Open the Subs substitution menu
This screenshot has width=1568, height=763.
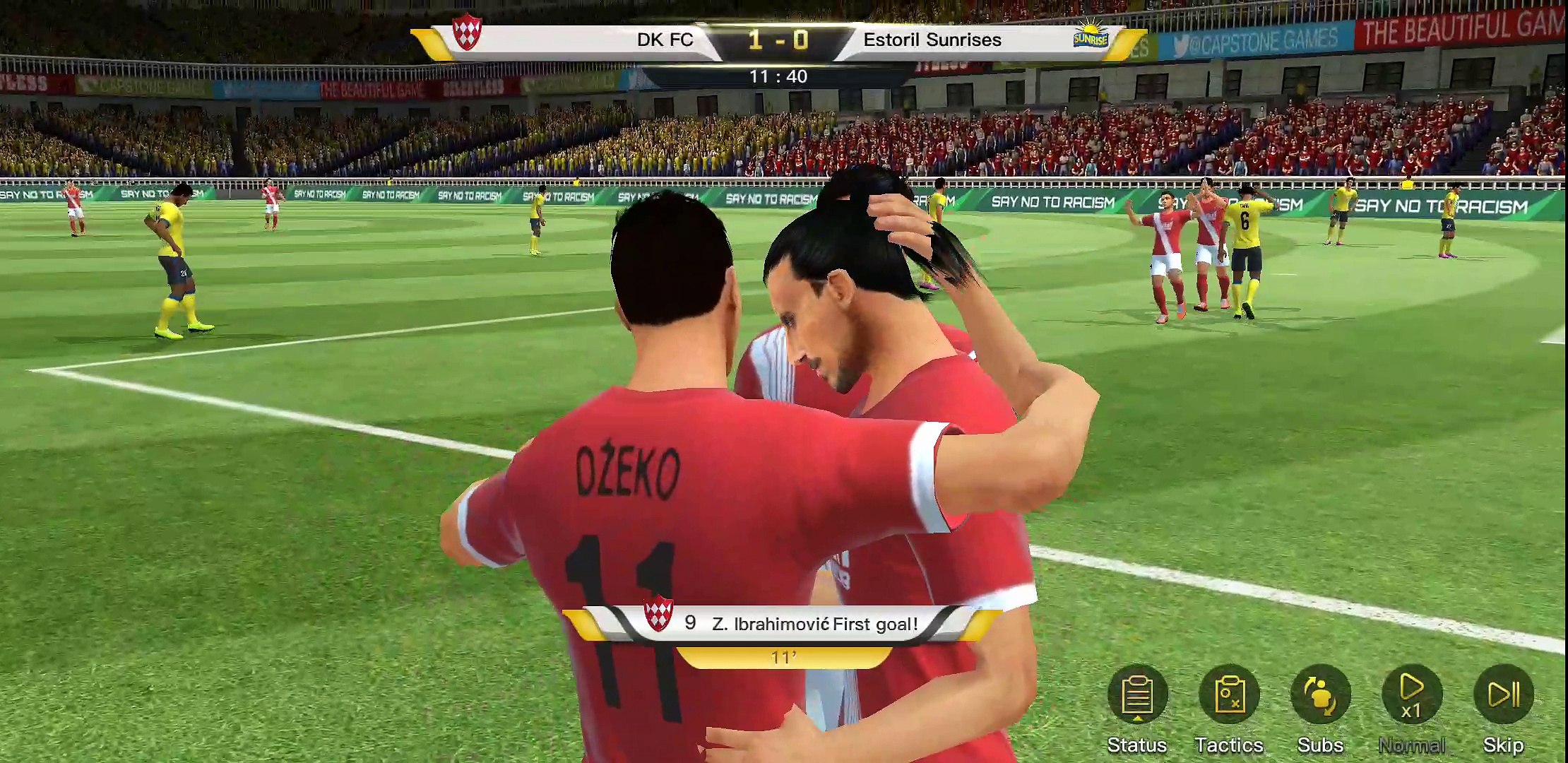click(x=1320, y=697)
